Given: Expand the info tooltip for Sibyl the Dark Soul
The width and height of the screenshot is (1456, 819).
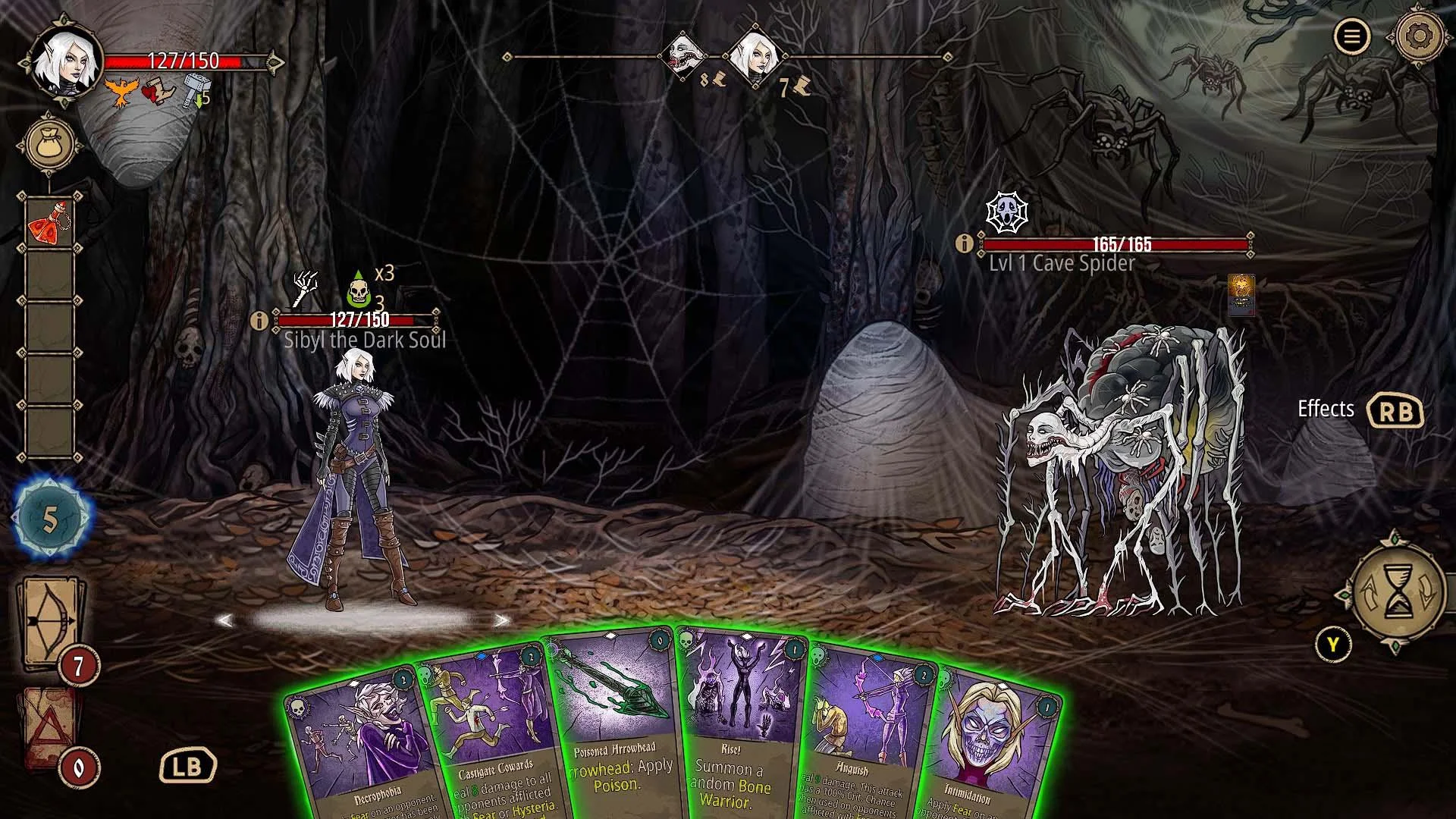Looking at the screenshot, I should 261,321.
